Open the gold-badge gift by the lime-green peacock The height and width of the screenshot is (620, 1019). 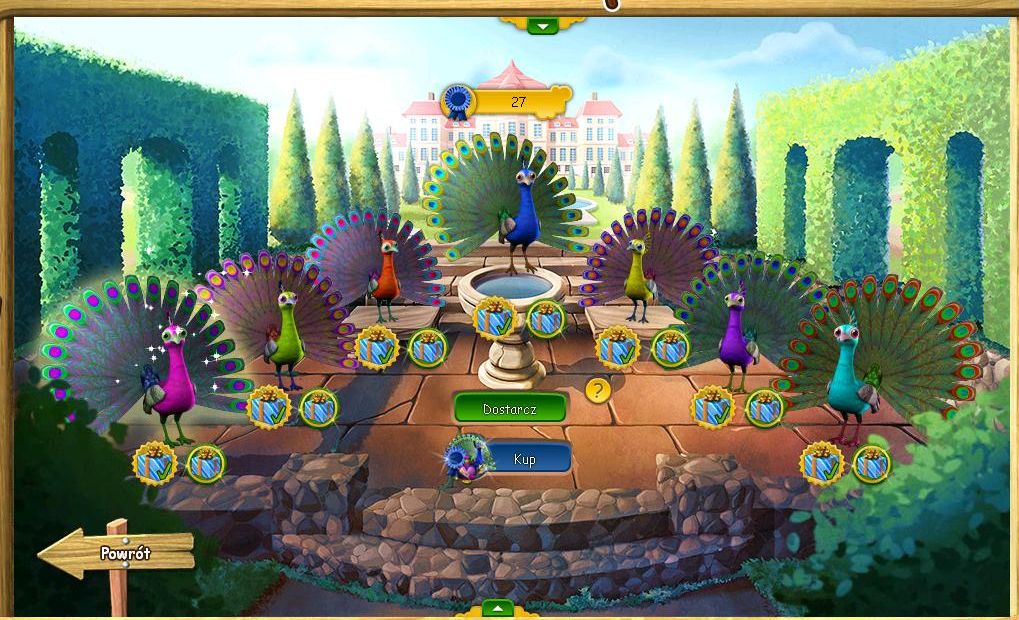(268, 407)
